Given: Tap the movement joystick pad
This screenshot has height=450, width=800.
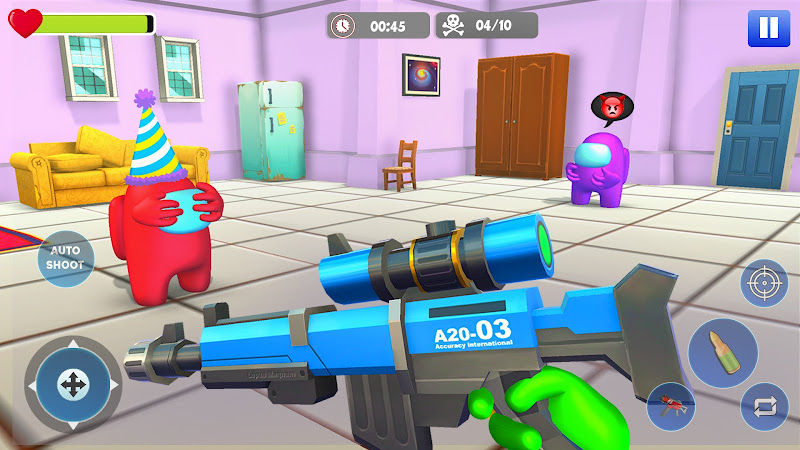Looking at the screenshot, I should [72, 383].
